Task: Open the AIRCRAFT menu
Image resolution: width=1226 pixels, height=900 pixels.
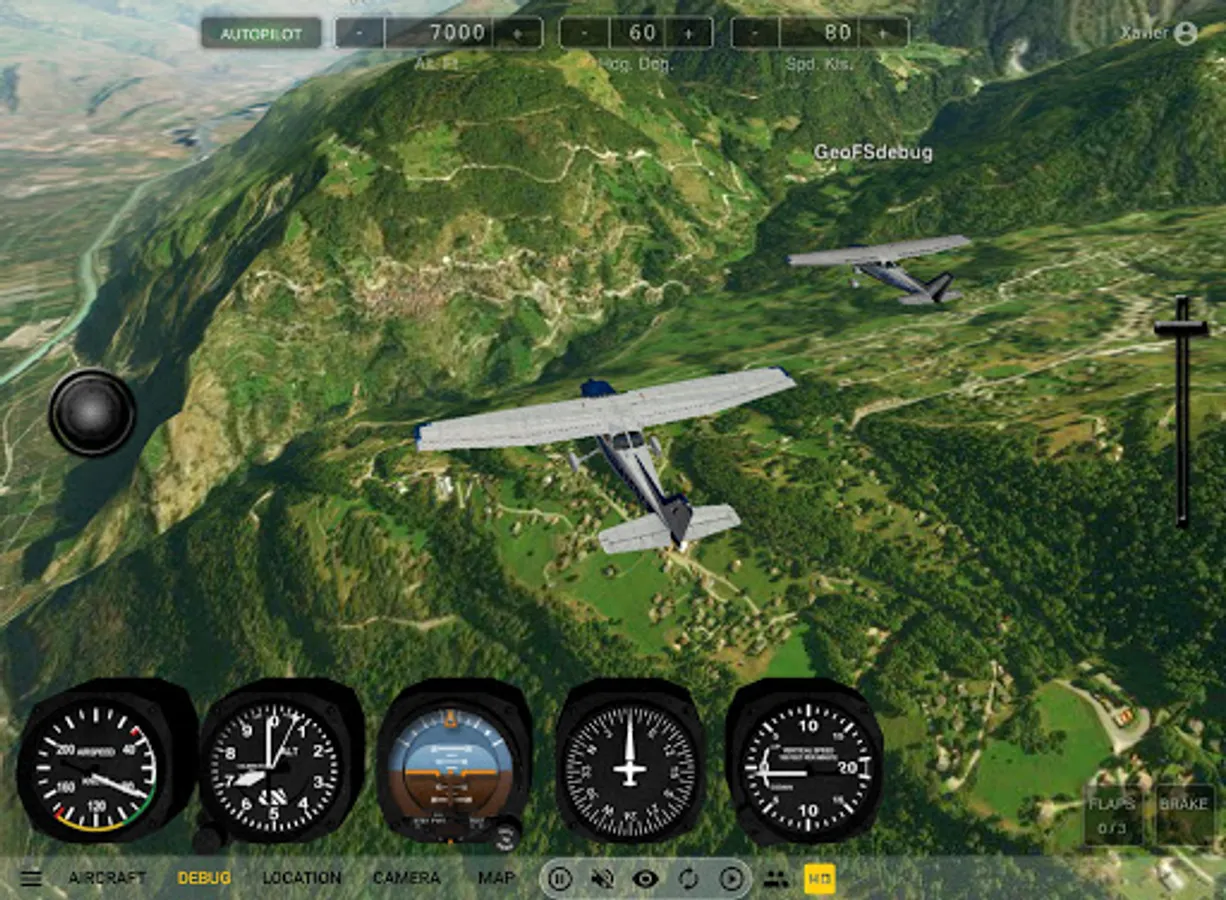Action: coord(107,878)
